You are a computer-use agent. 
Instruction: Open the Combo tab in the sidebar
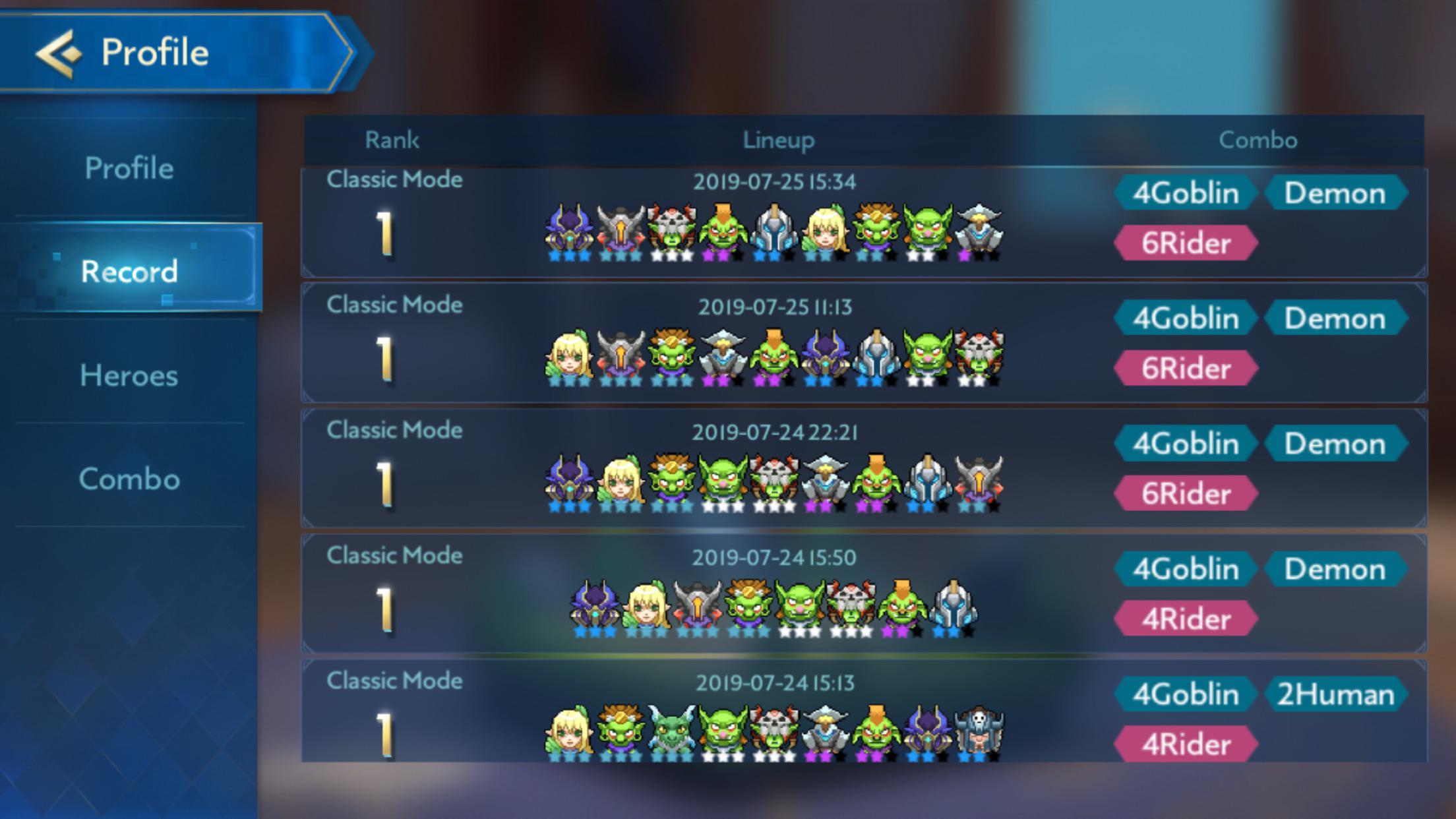pos(130,480)
